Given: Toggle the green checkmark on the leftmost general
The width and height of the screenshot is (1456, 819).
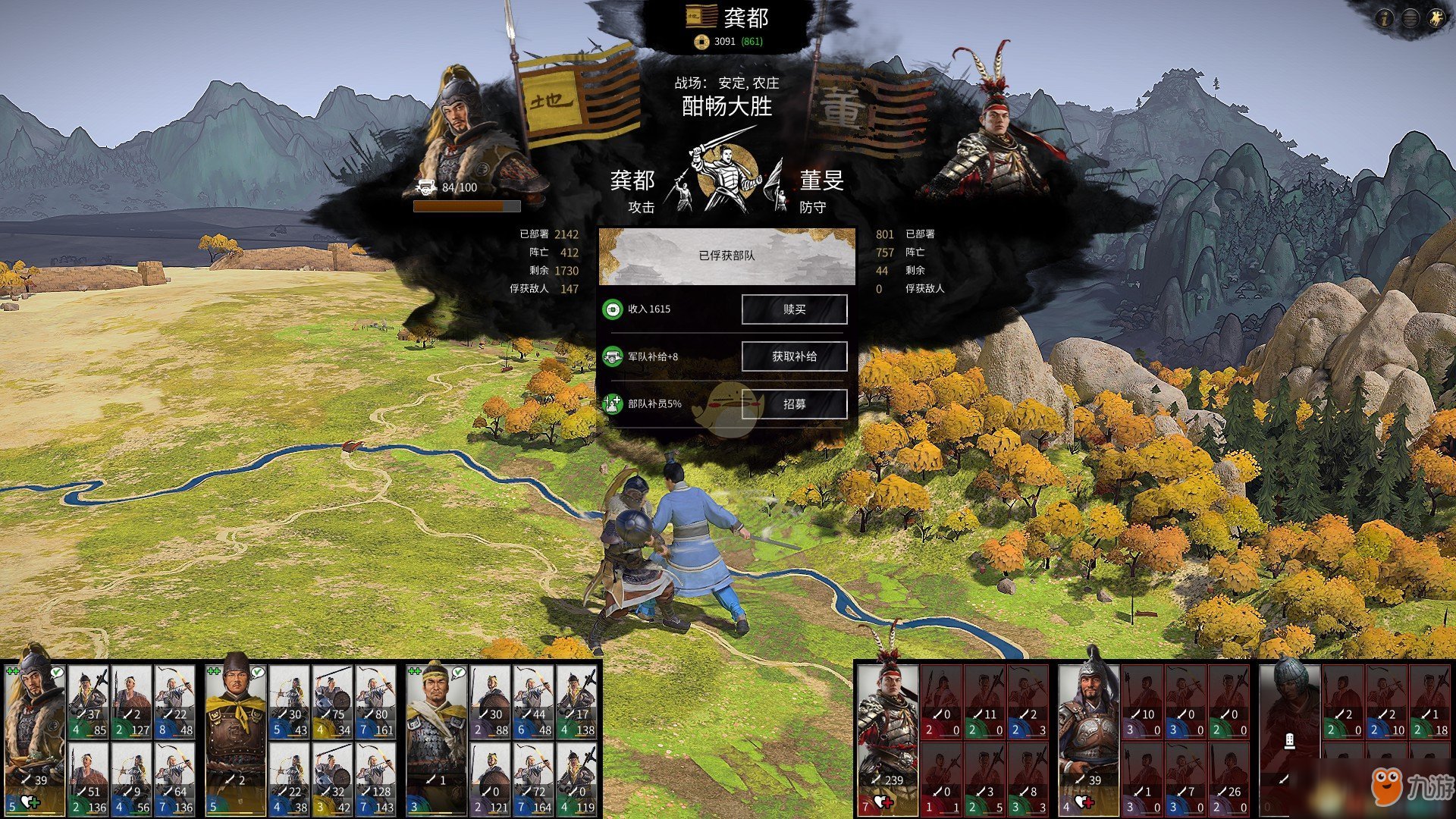Looking at the screenshot, I should coord(57,672).
